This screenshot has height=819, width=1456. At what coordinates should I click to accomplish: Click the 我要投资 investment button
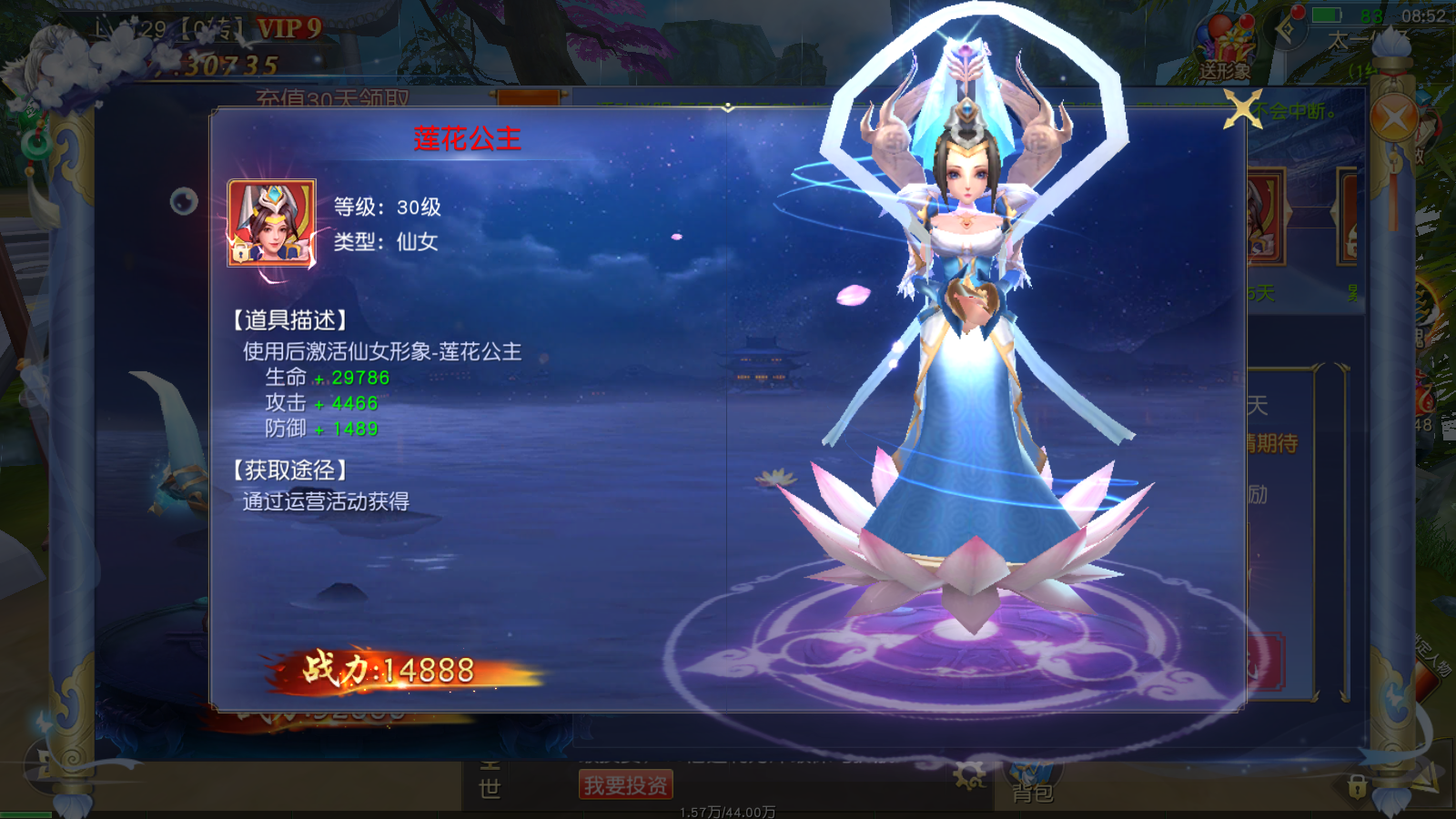(626, 784)
